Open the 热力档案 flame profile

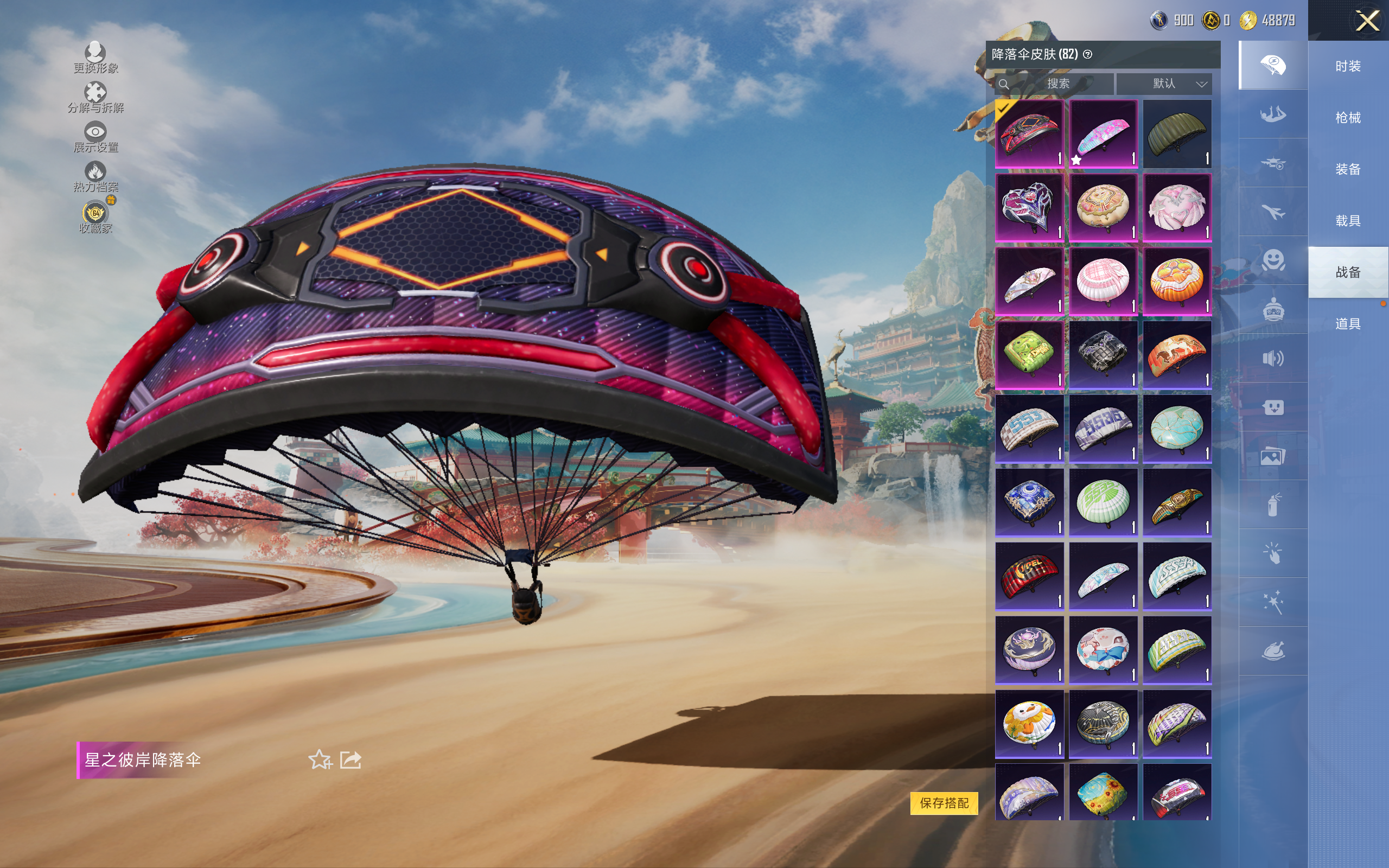tap(95, 176)
